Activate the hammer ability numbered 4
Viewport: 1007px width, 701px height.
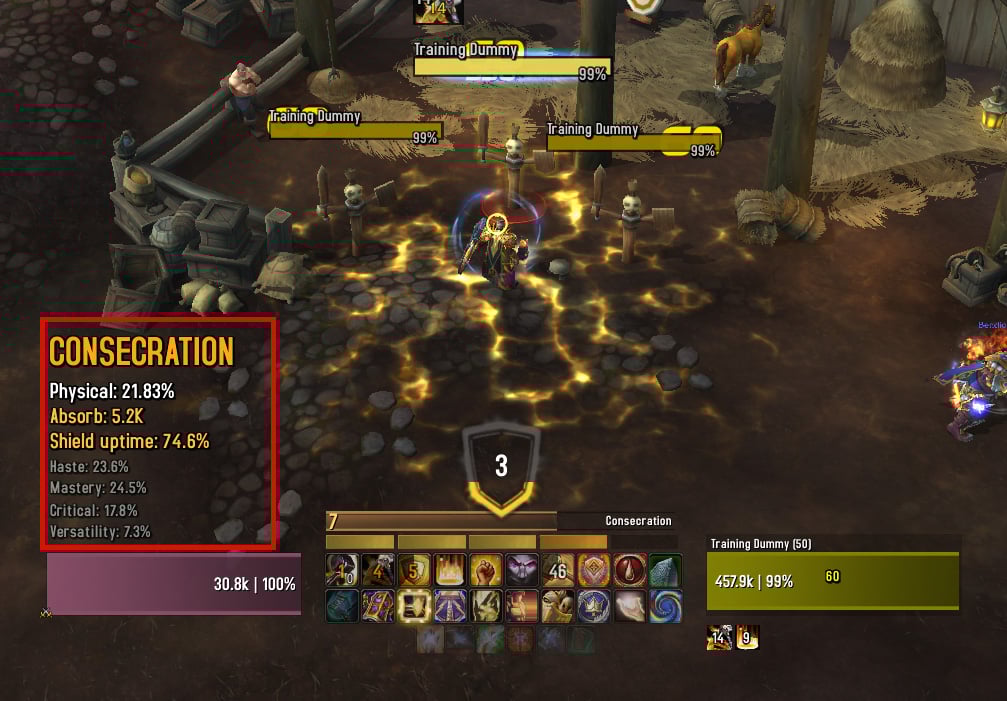[378, 570]
